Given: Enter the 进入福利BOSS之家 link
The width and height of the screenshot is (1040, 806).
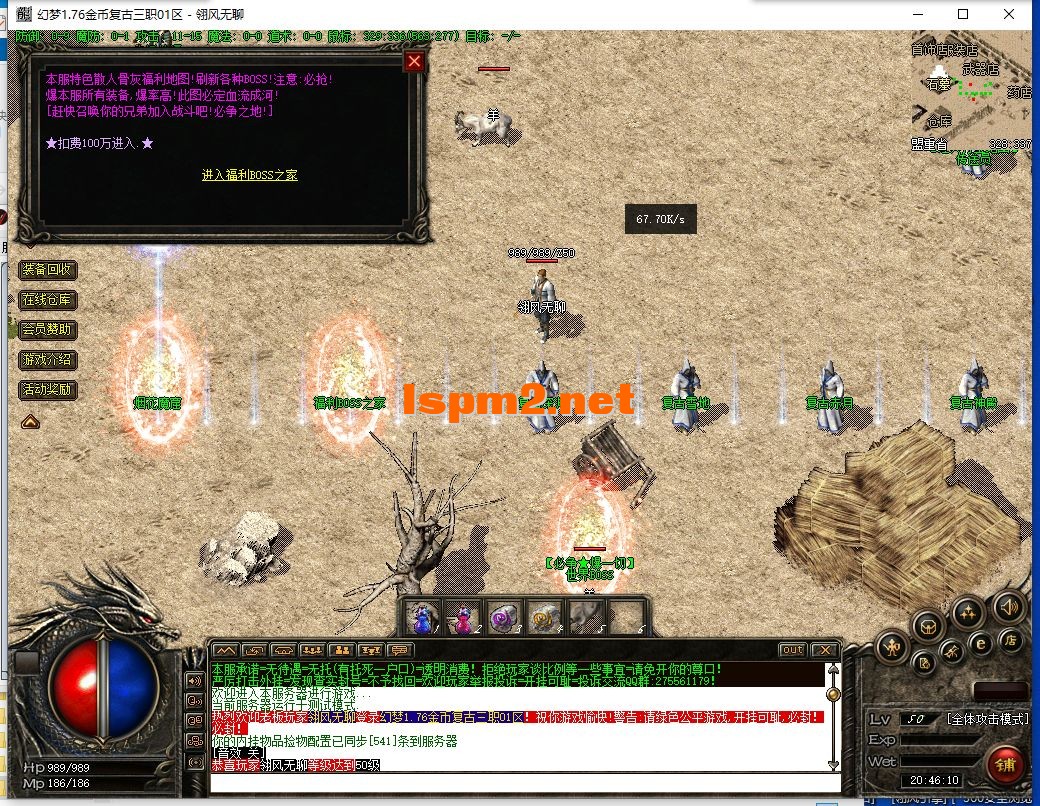Looking at the screenshot, I should pyautogui.click(x=250, y=175).
